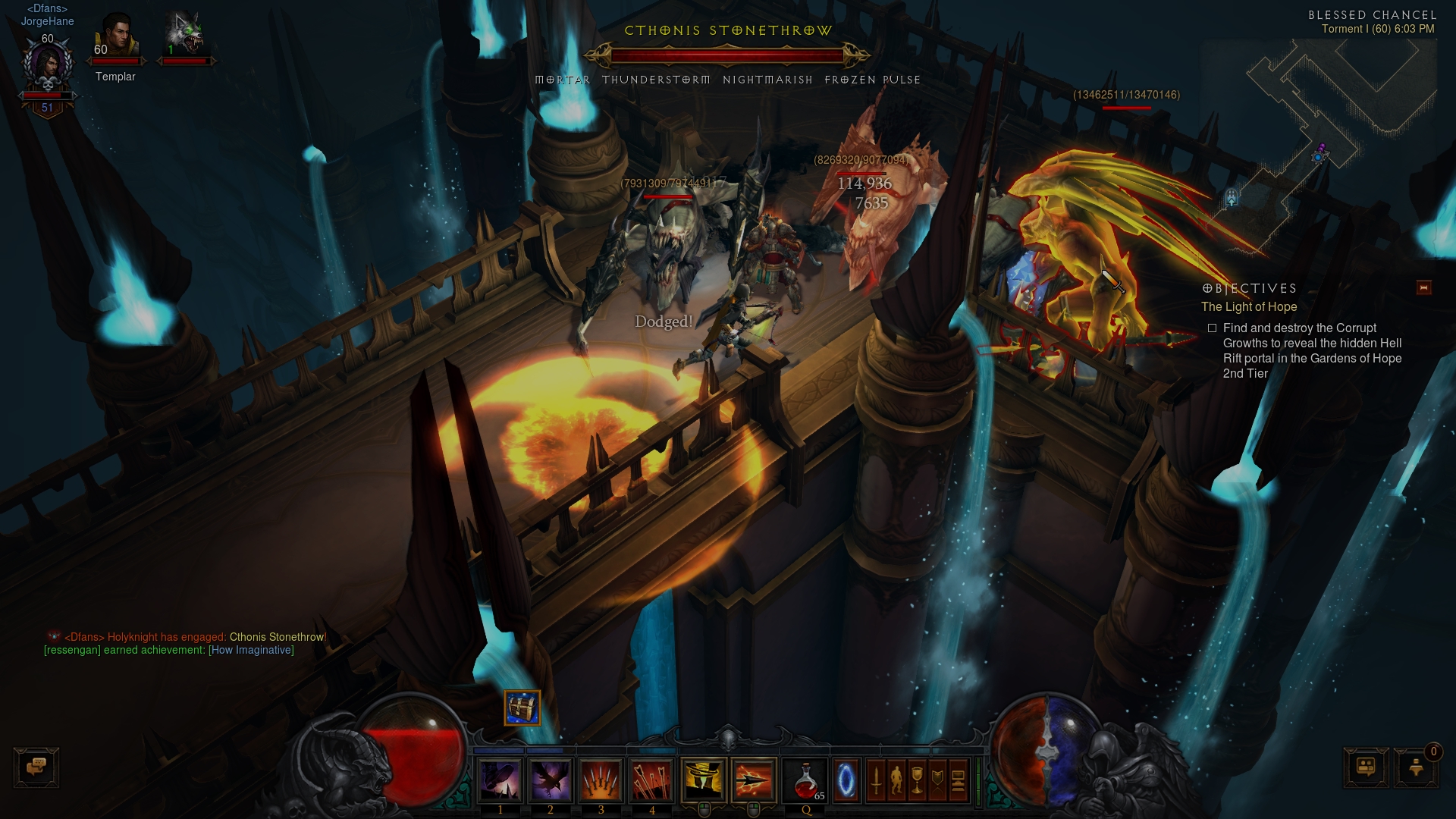
Task: Open the chat bubble button
Action: click(36, 767)
